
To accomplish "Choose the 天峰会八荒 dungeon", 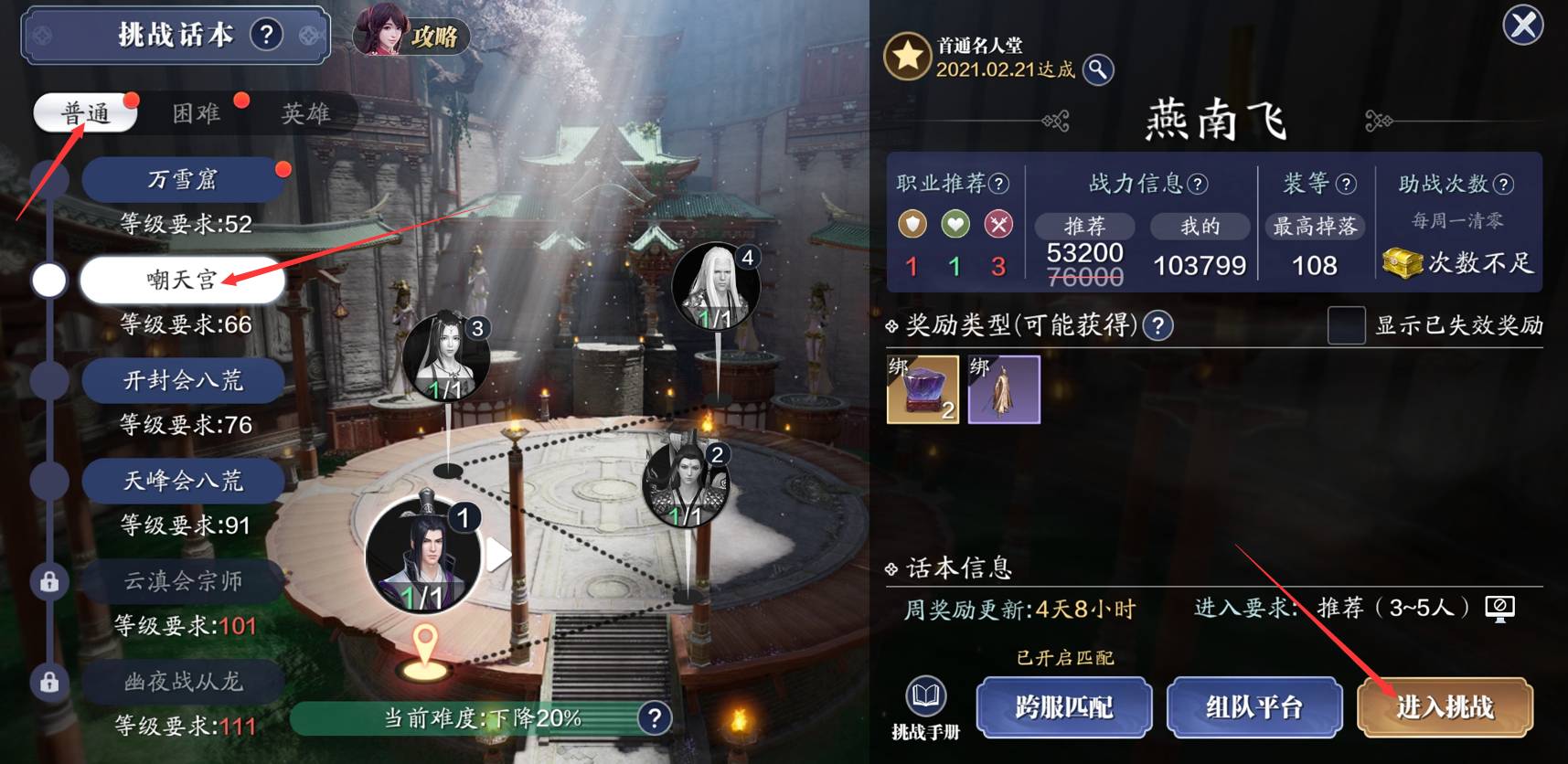I will (183, 481).
